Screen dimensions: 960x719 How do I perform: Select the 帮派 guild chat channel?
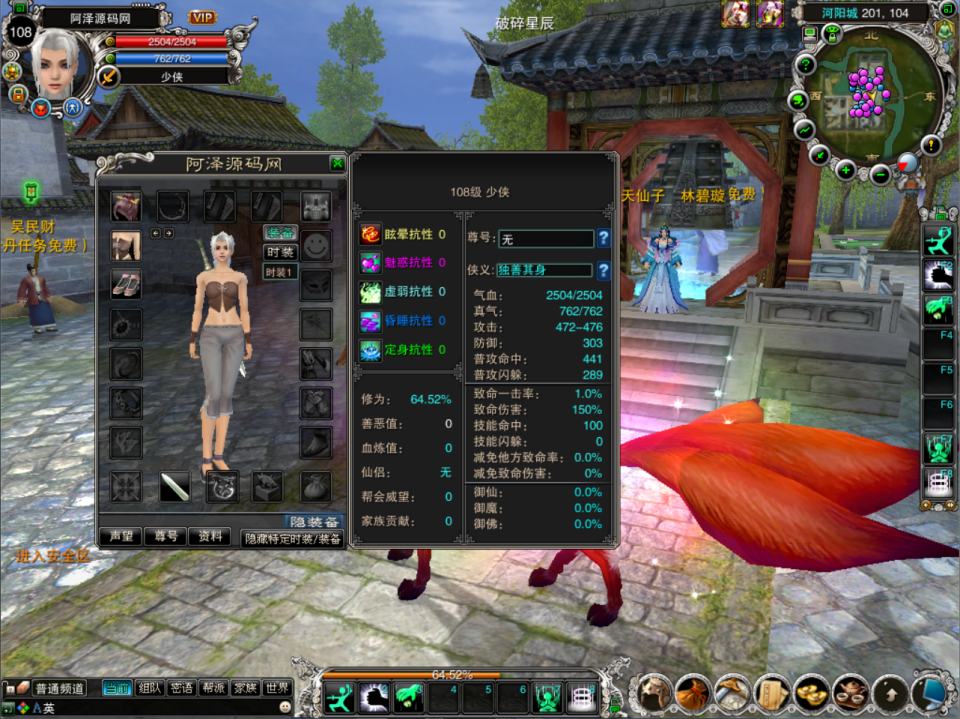pyautogui.click(x=213, y=688)
